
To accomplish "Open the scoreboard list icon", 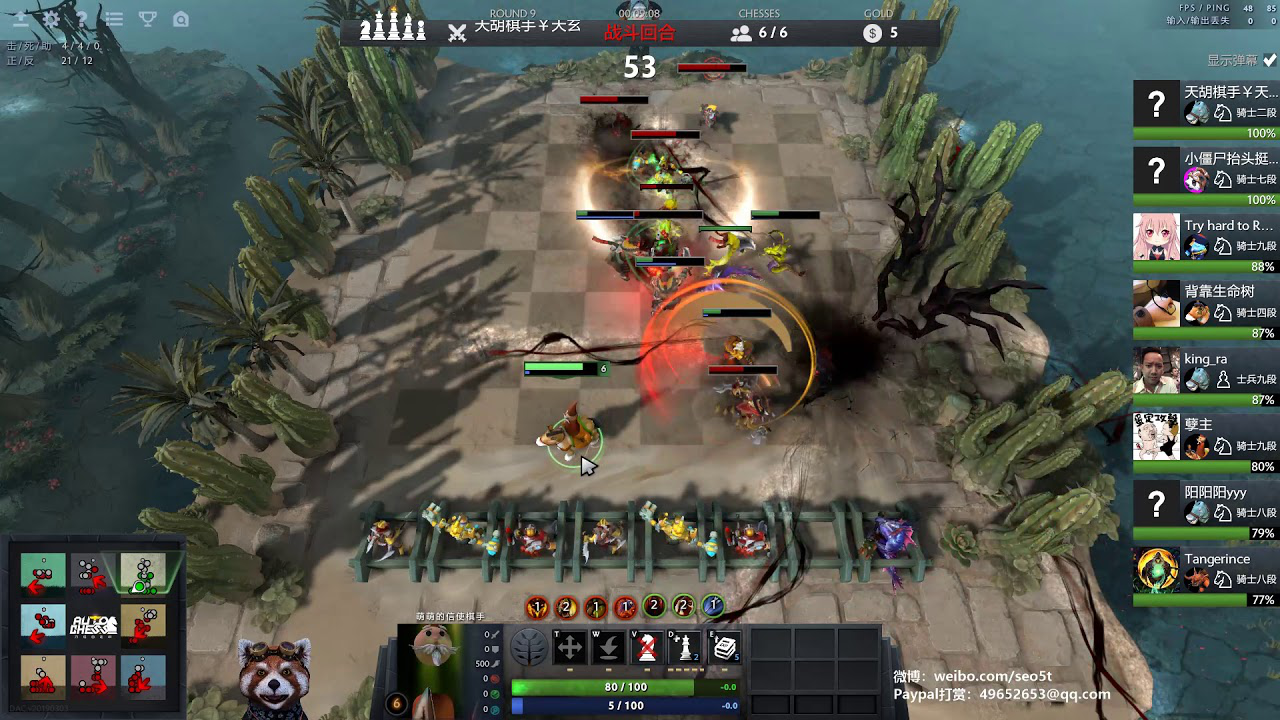I will pos(114,19).
